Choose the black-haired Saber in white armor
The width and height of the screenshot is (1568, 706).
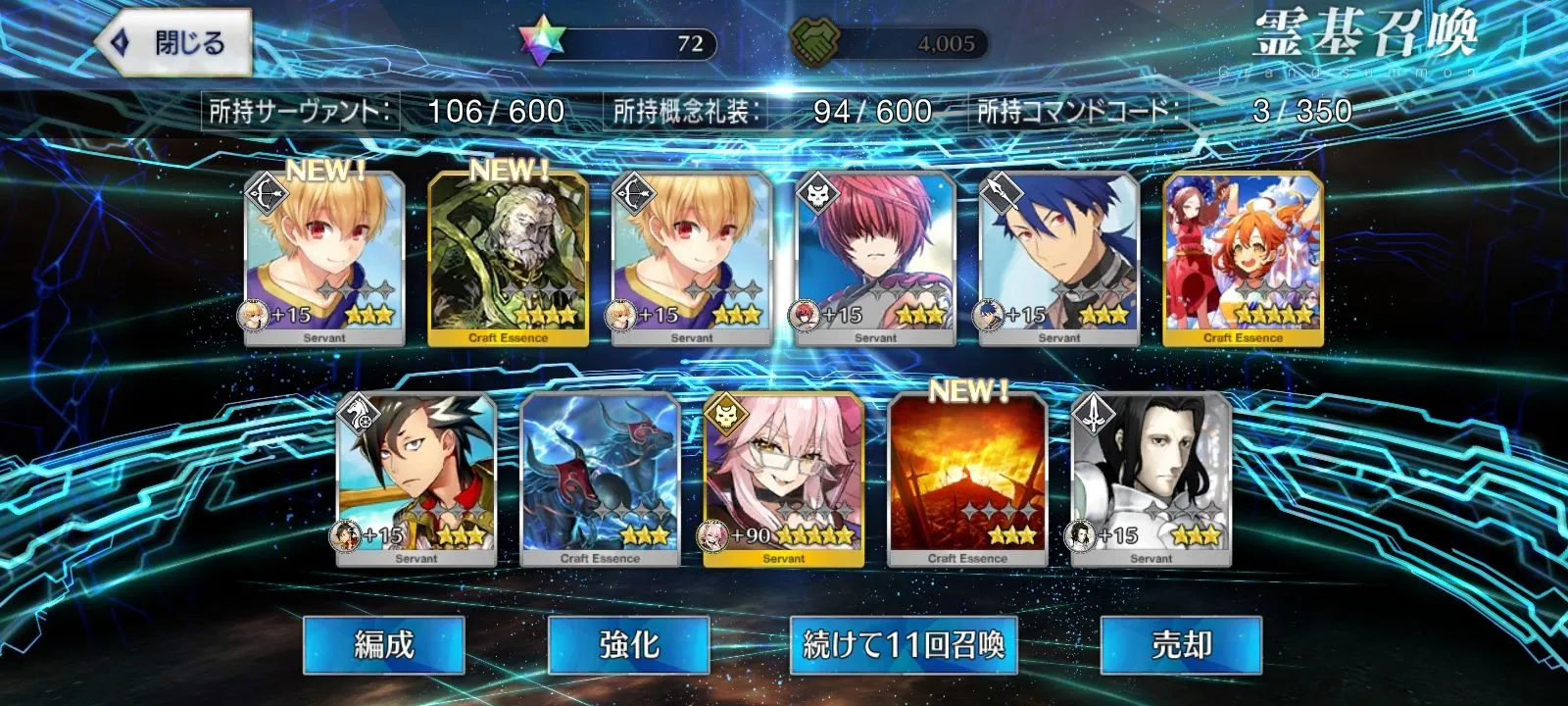[1151, 480]
